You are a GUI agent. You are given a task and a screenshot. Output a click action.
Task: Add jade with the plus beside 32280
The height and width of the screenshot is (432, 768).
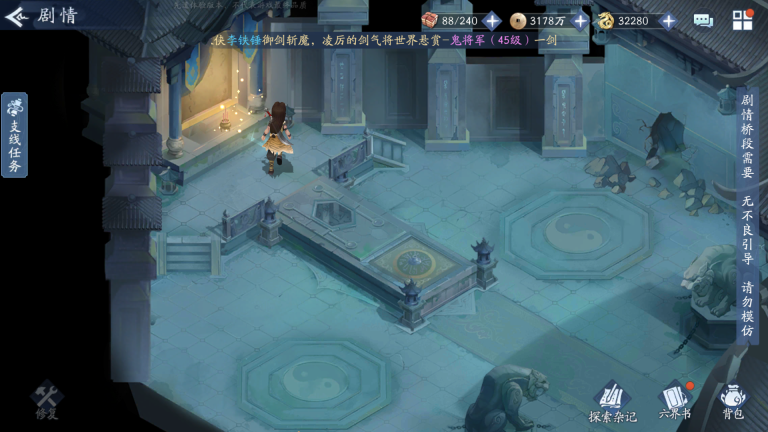point(668,21)
